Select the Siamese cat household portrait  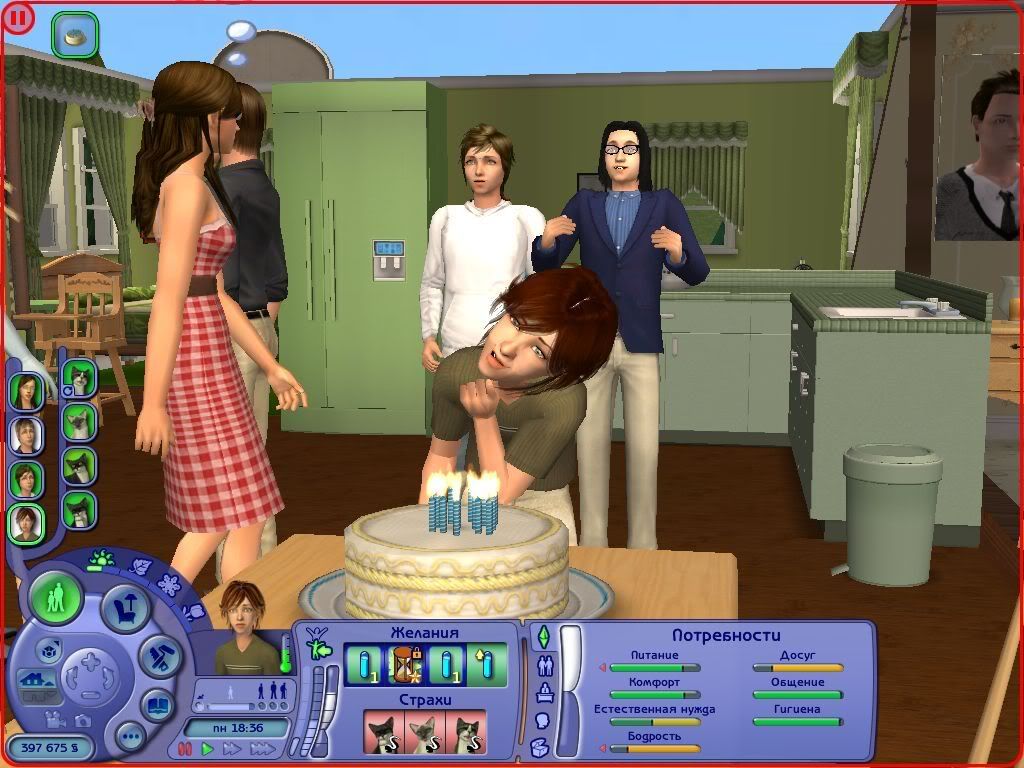click(x=78, y=421)
